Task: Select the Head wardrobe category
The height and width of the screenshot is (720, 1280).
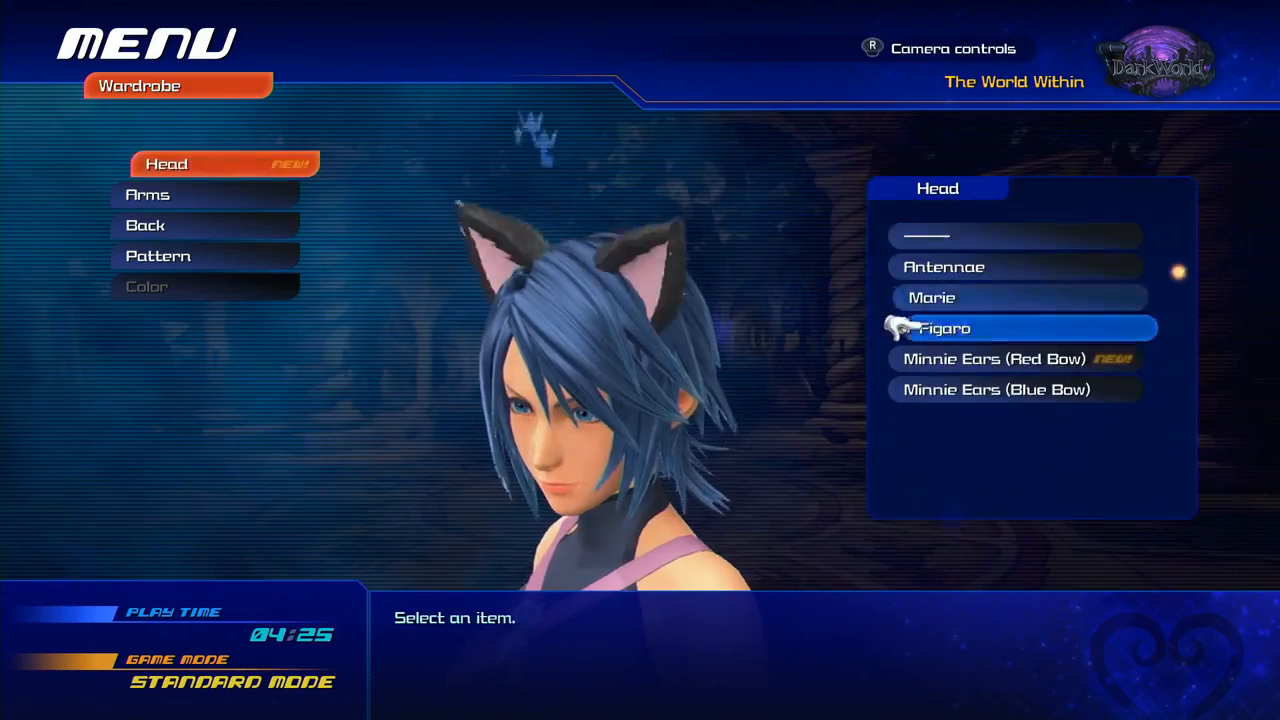Action: click(224, 164)
